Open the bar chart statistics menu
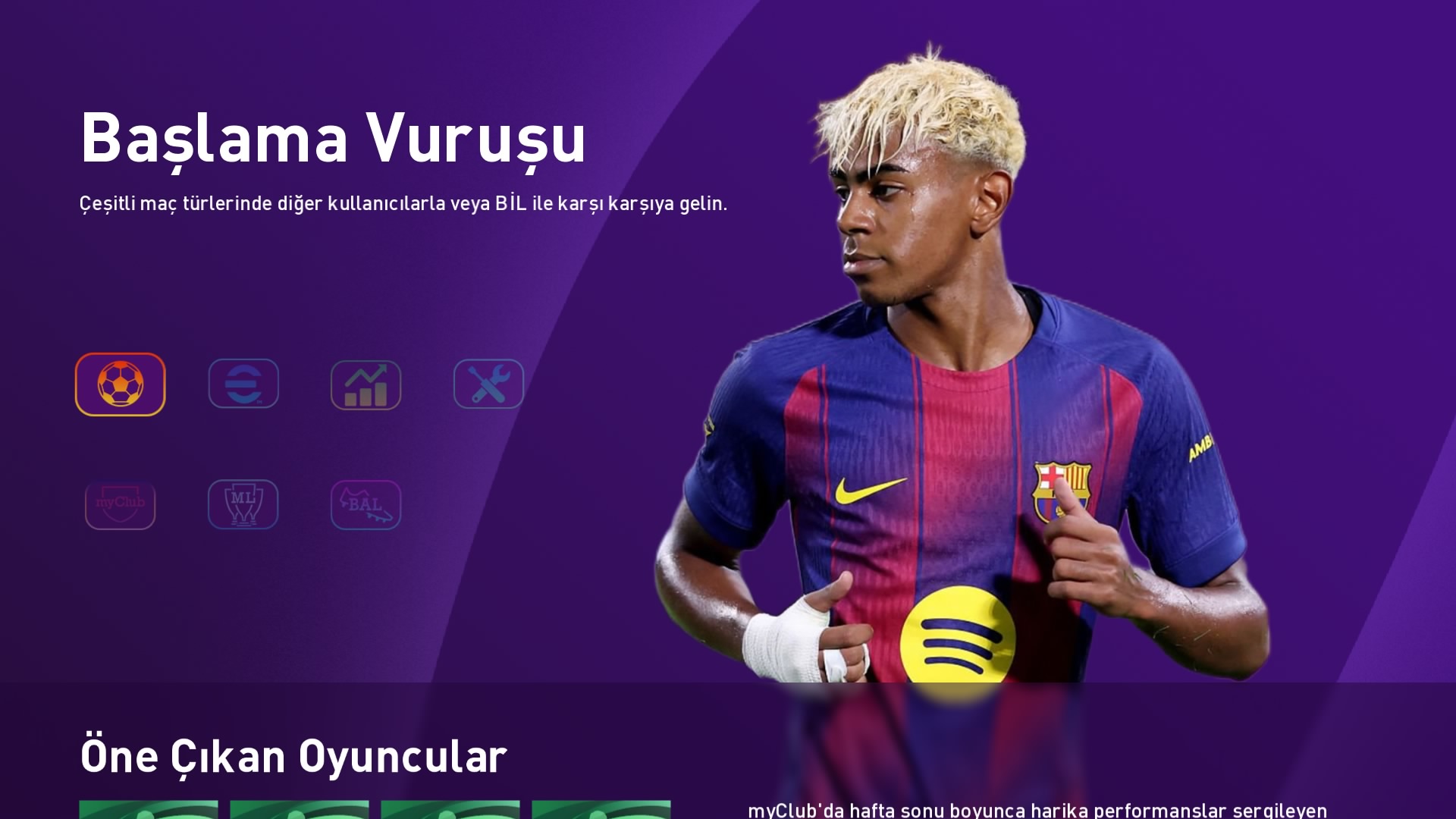Screen dimensions: 1456x819 366,384
